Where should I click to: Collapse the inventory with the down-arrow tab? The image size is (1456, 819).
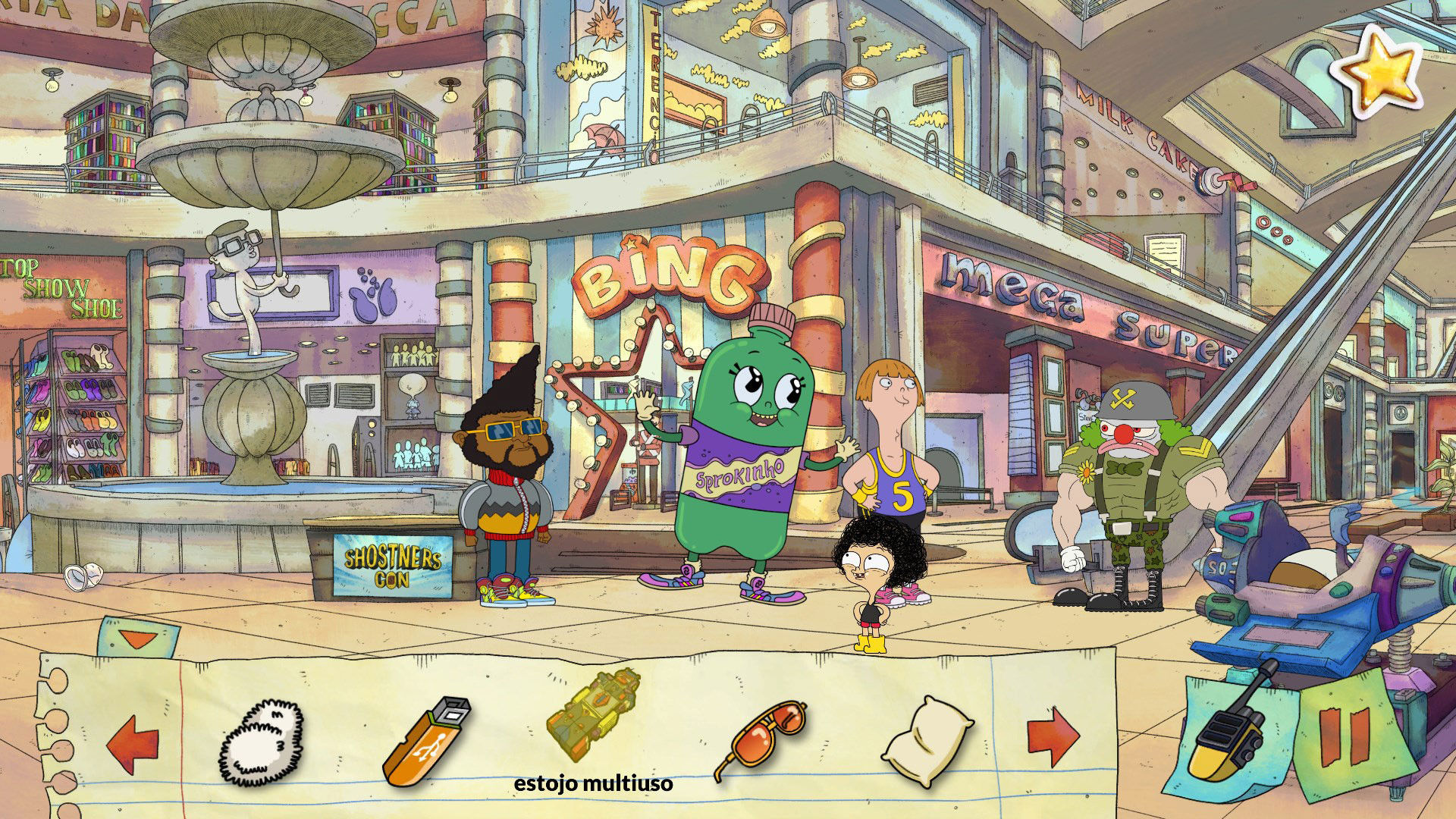[138, 639]
